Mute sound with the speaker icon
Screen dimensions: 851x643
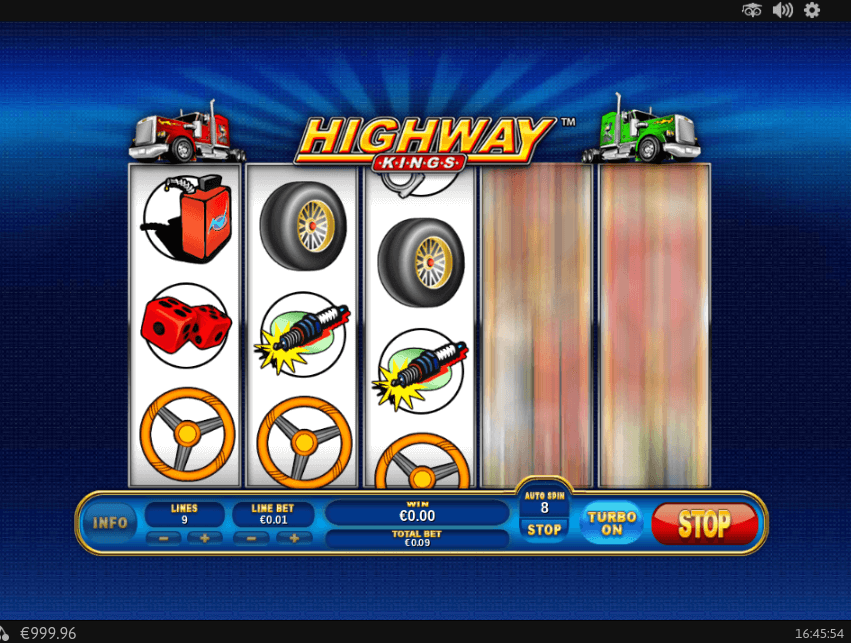782,10
